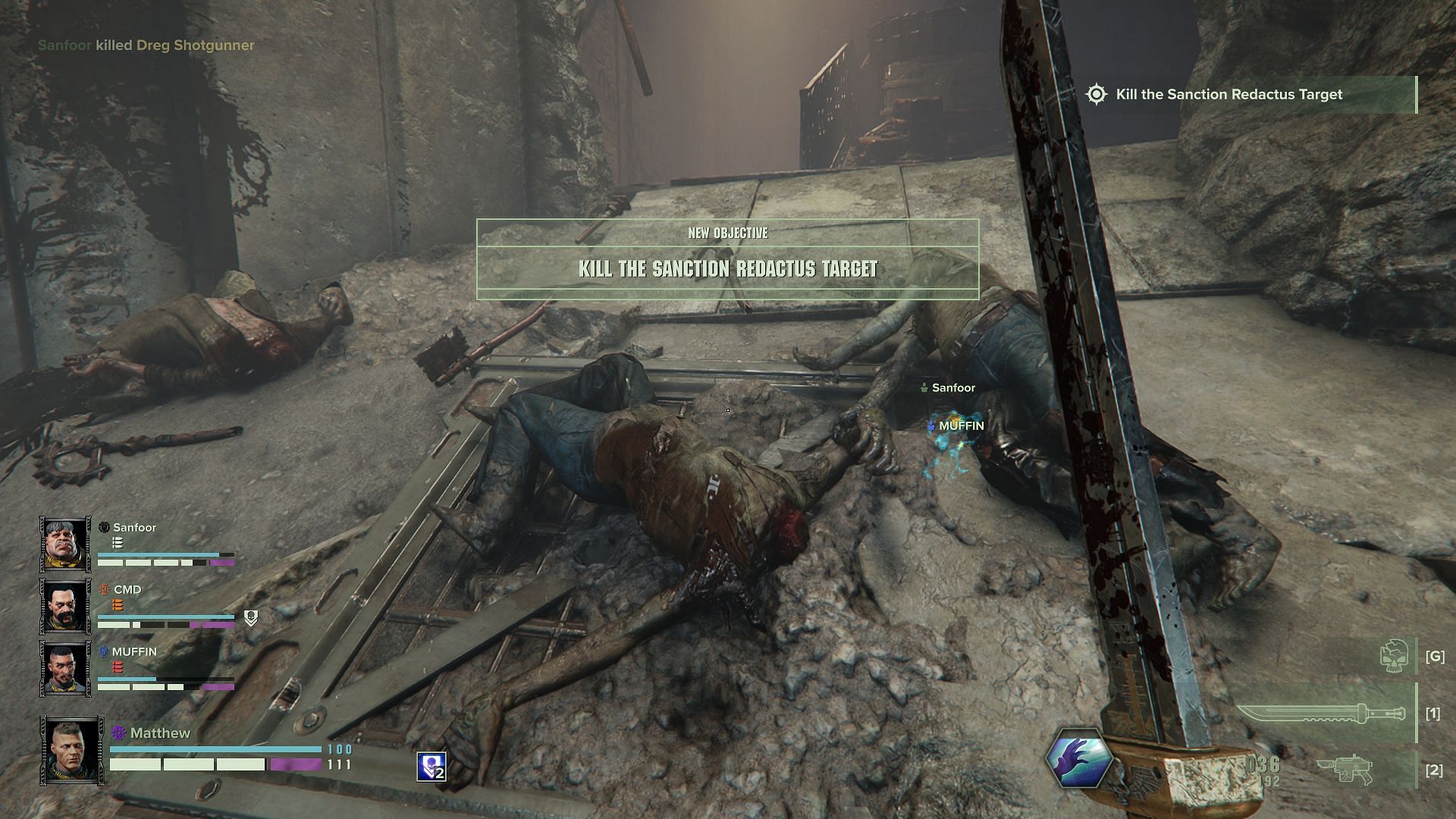
Task: Click the New Objective banner
Action: pos(727,259)
